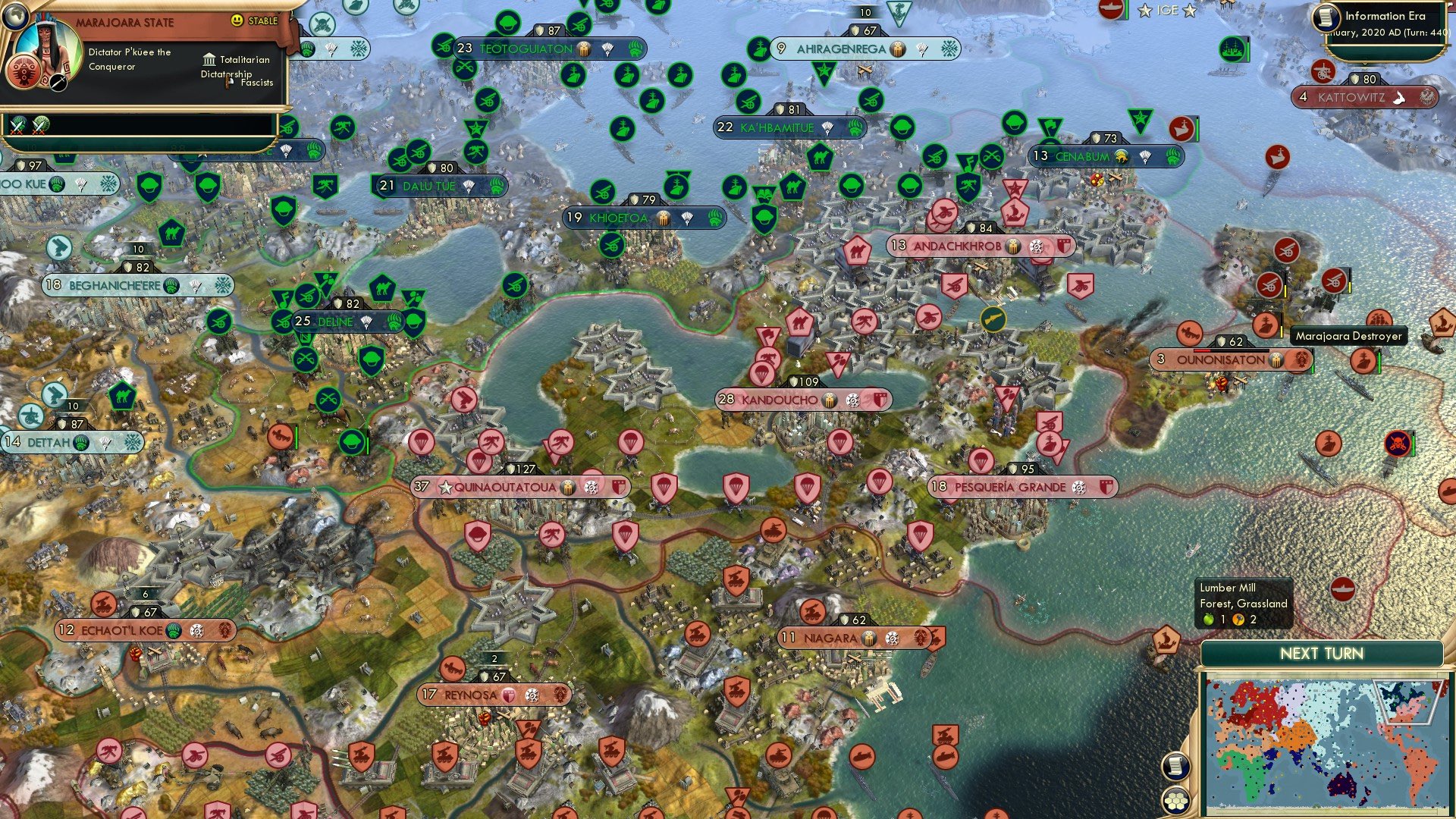Select the capital city banner Quinaoutatoua
Image resolution: width=1456 pixels, height=819 pixels.
coord(523,486)
